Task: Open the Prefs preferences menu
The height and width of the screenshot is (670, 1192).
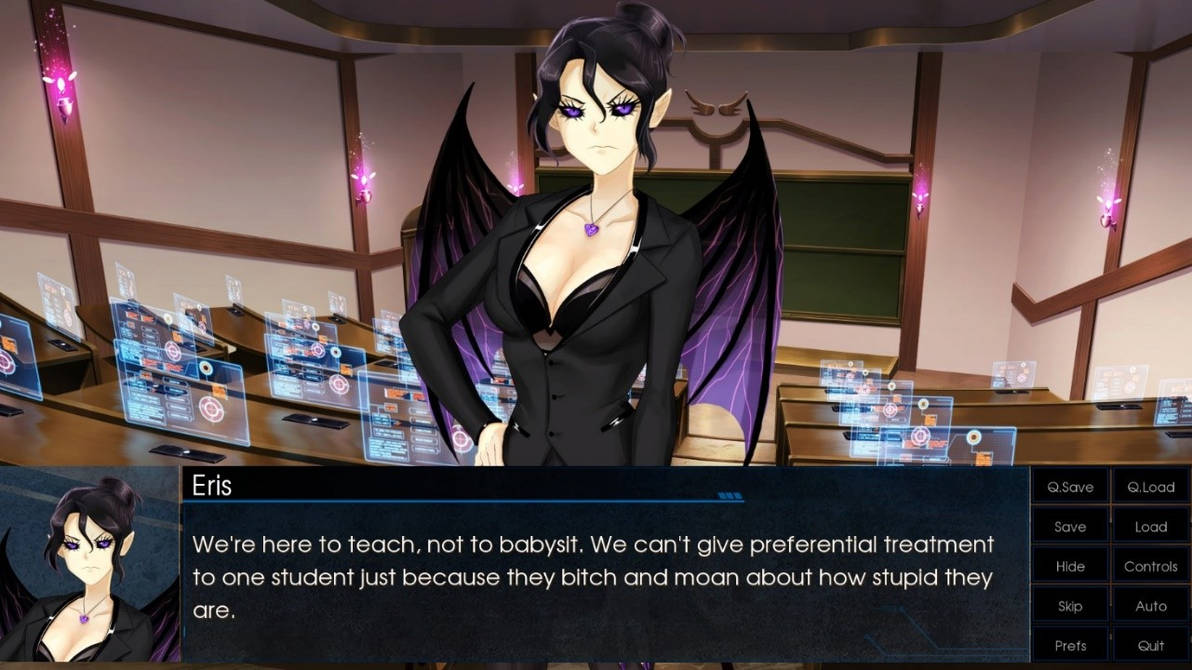Action: pos(1070,645)
